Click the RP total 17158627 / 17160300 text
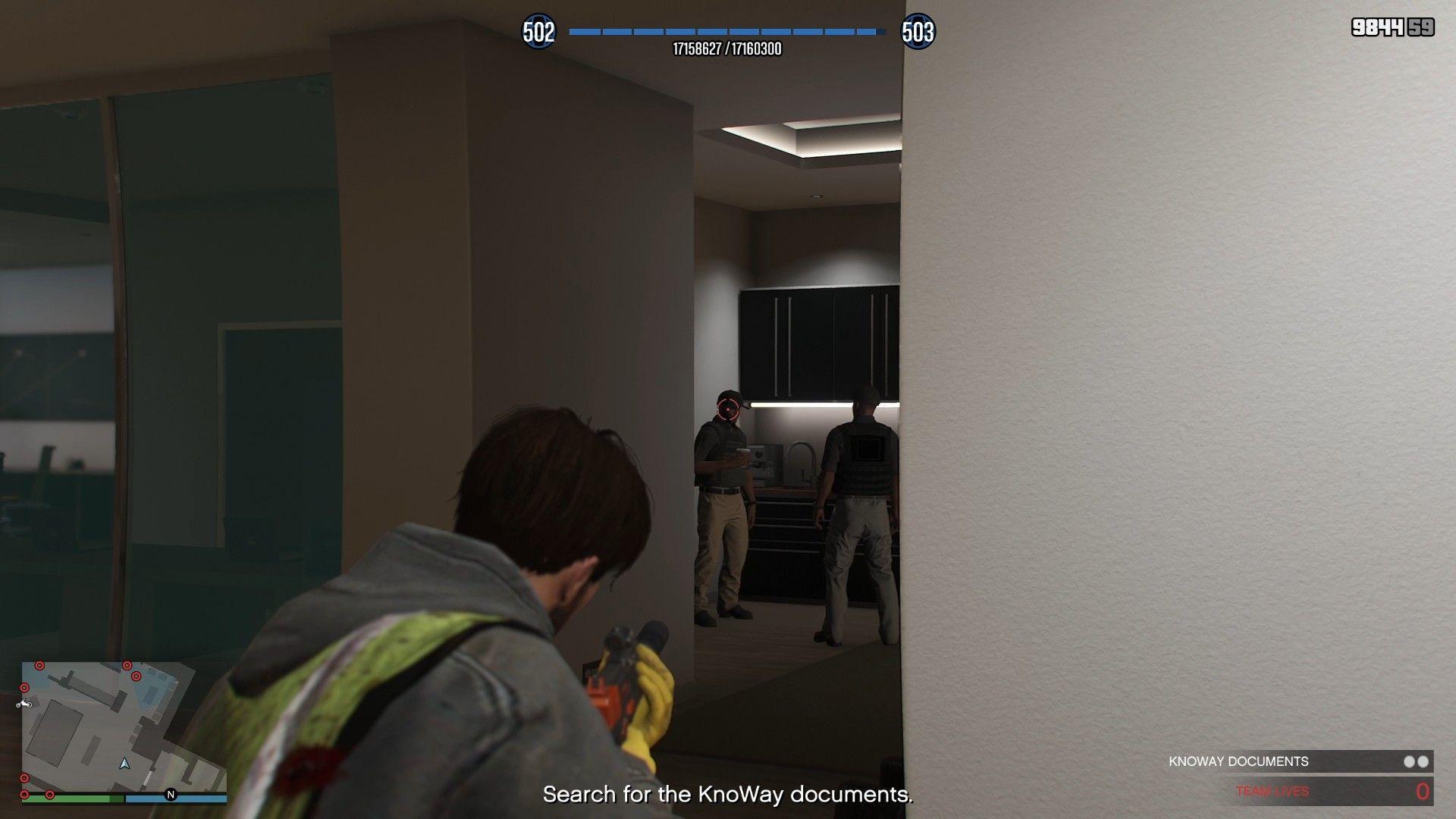Image resolution: width=1456 pixels, height=819 pixels. (x=726, y=51)
